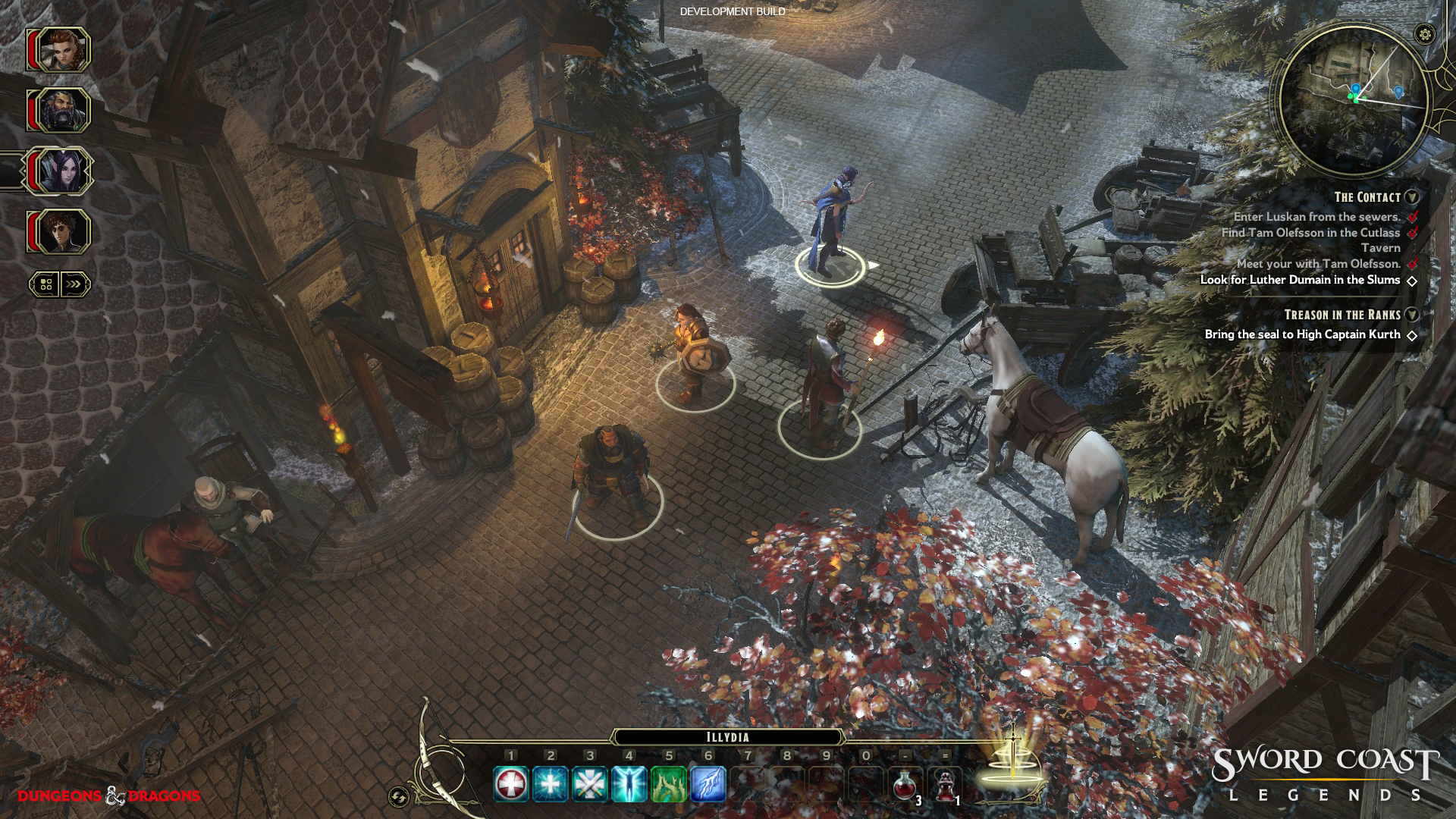Activate the glowing figure aura spell
This screenshot has width=1456, height=819.
pyautogui.click(x=629, y=784)
